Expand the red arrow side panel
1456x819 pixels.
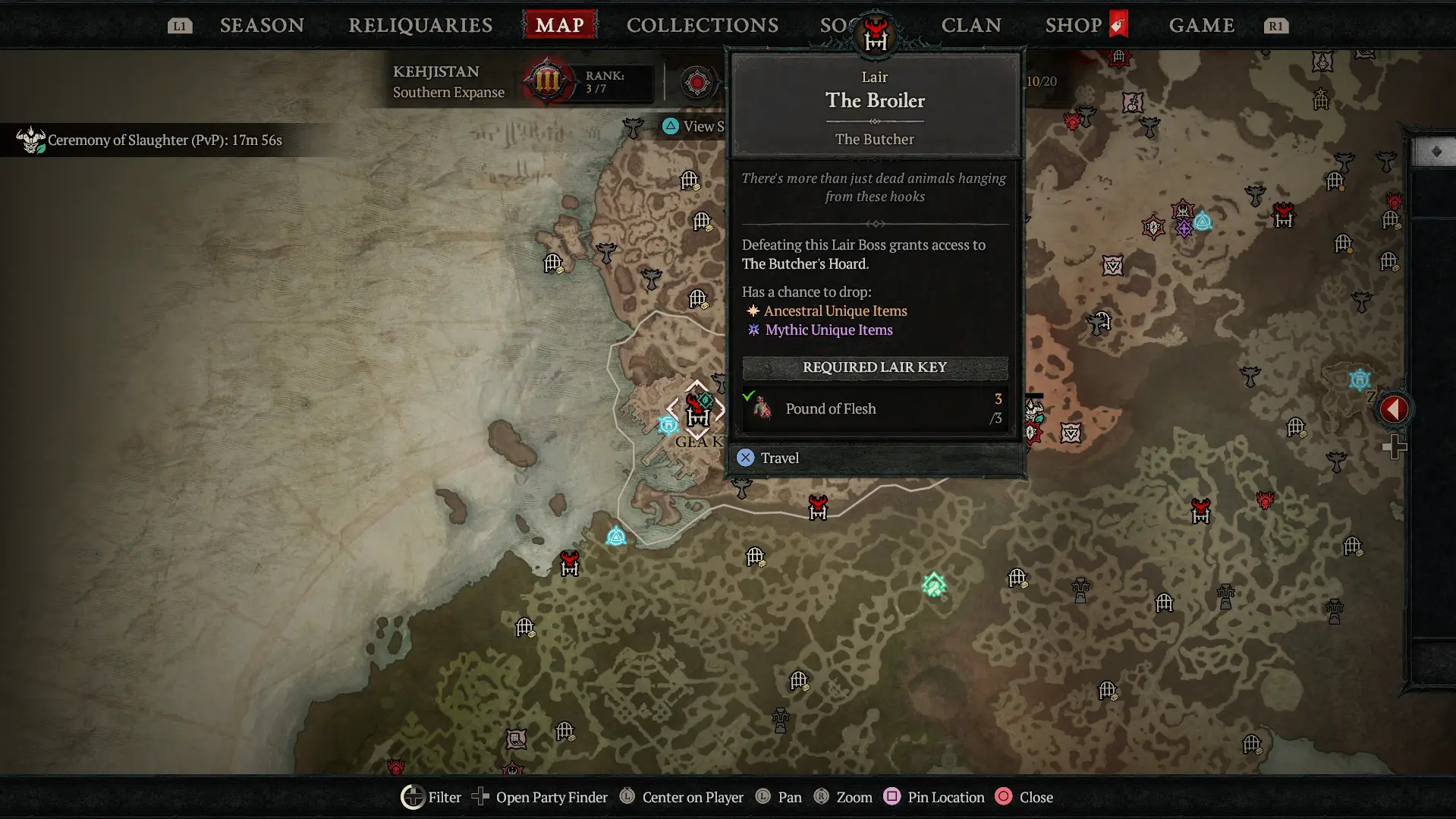point(1393,409)
